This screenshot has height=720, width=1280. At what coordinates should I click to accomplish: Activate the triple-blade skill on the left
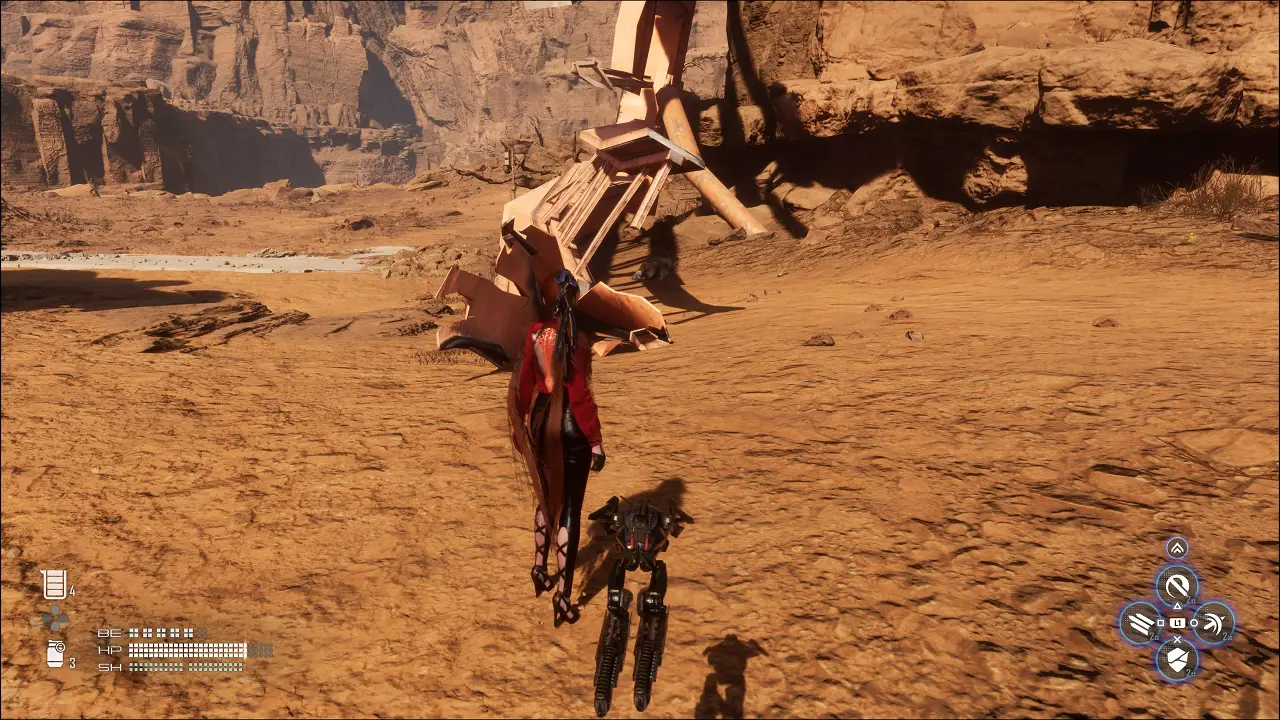(x=1140, y=623)
